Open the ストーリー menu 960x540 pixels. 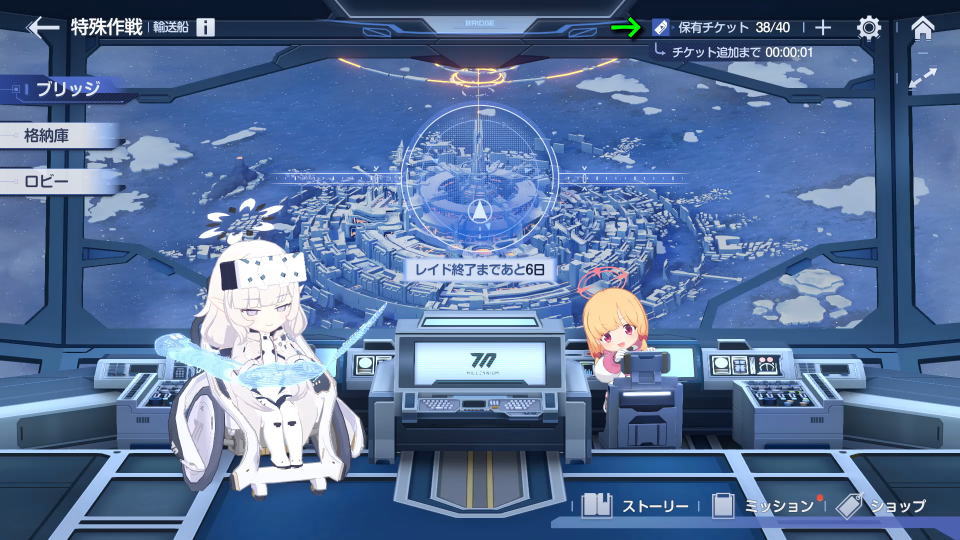point(635,506)
